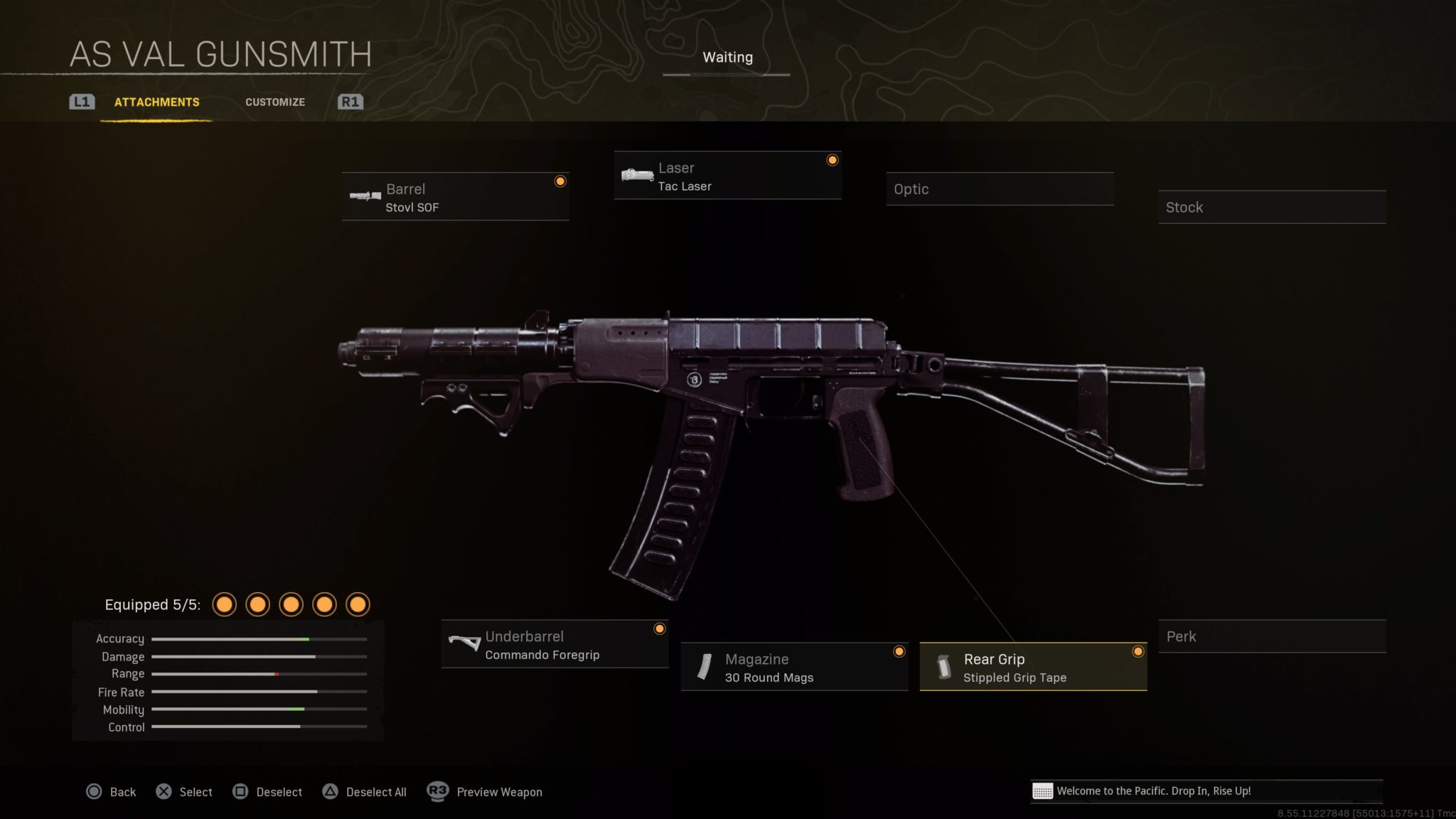The width and height of the screenshot is (1456, 819).
Task: Click the Stippled Grip Tape rear grip icon
Action: [x=946, y=667]
